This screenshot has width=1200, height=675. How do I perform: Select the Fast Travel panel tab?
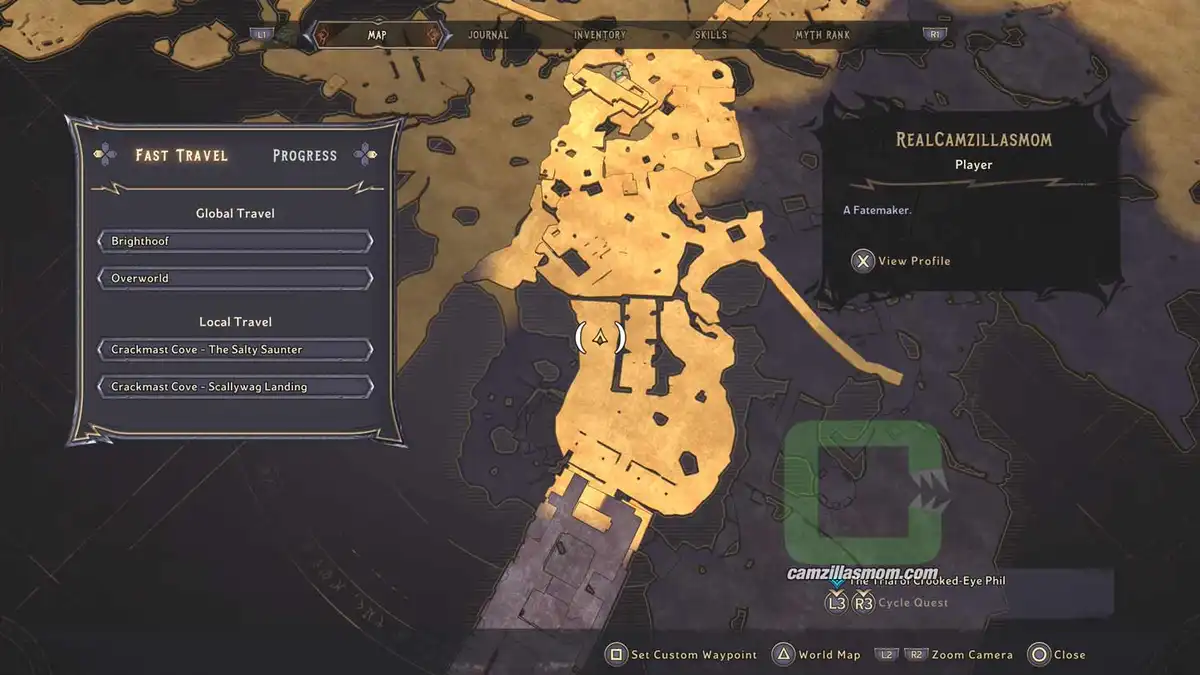(x=182, y=155)
